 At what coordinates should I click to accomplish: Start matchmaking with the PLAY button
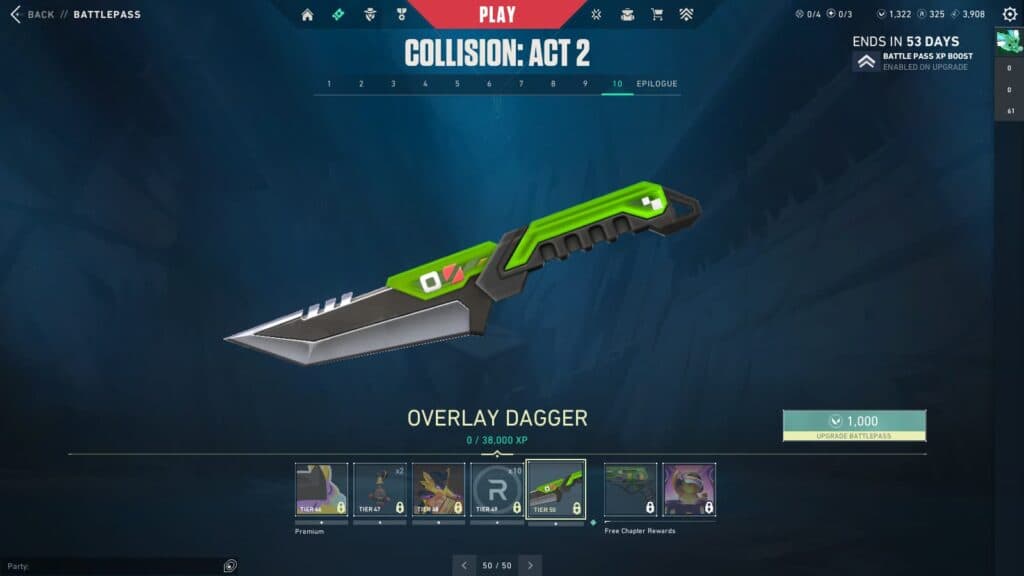[497, 14]
